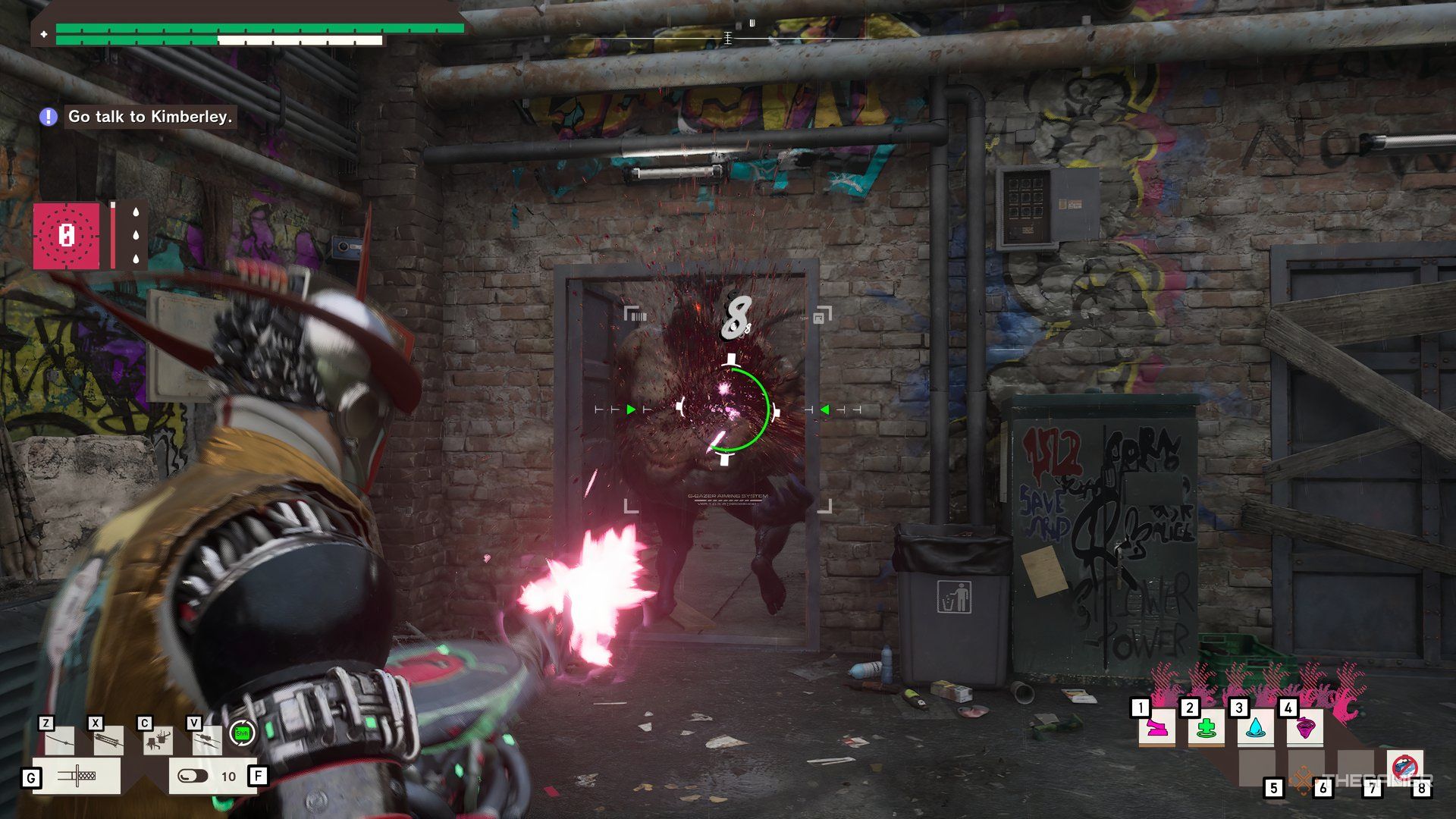Select the katana hilt main weapon panel

tap(76, 776)
